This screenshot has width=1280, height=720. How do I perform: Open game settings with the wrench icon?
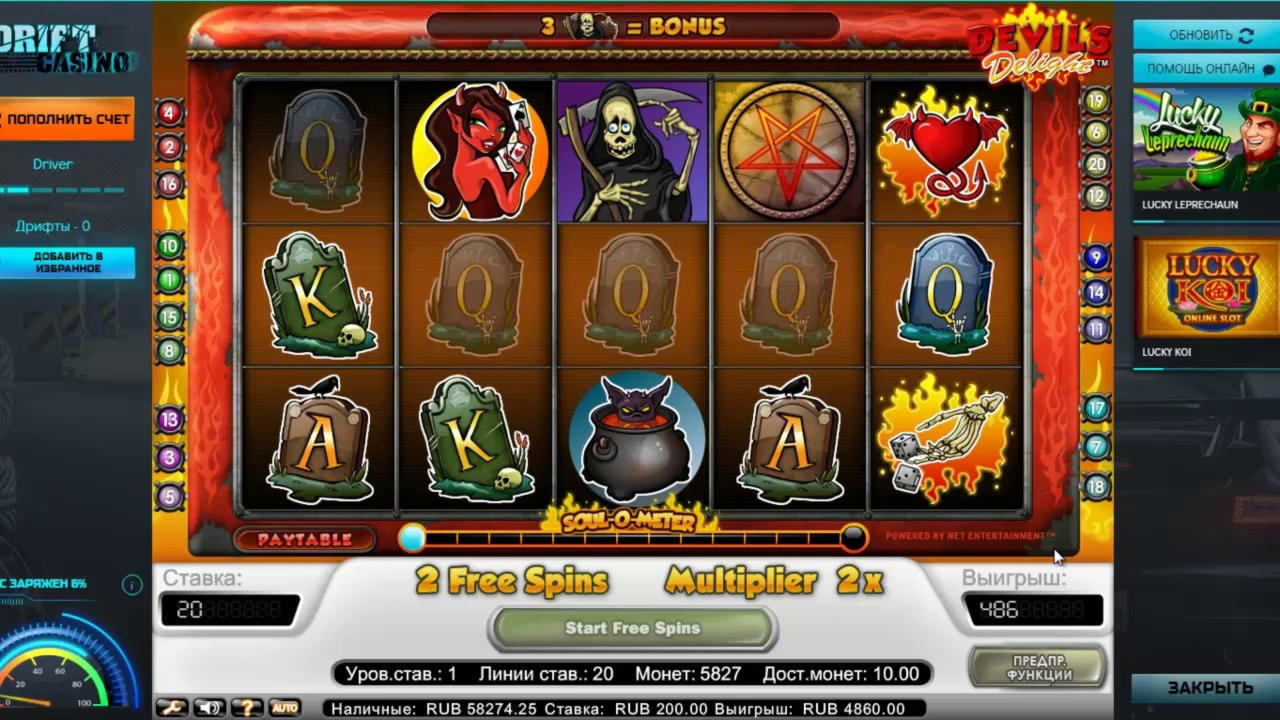coord(172,707)
